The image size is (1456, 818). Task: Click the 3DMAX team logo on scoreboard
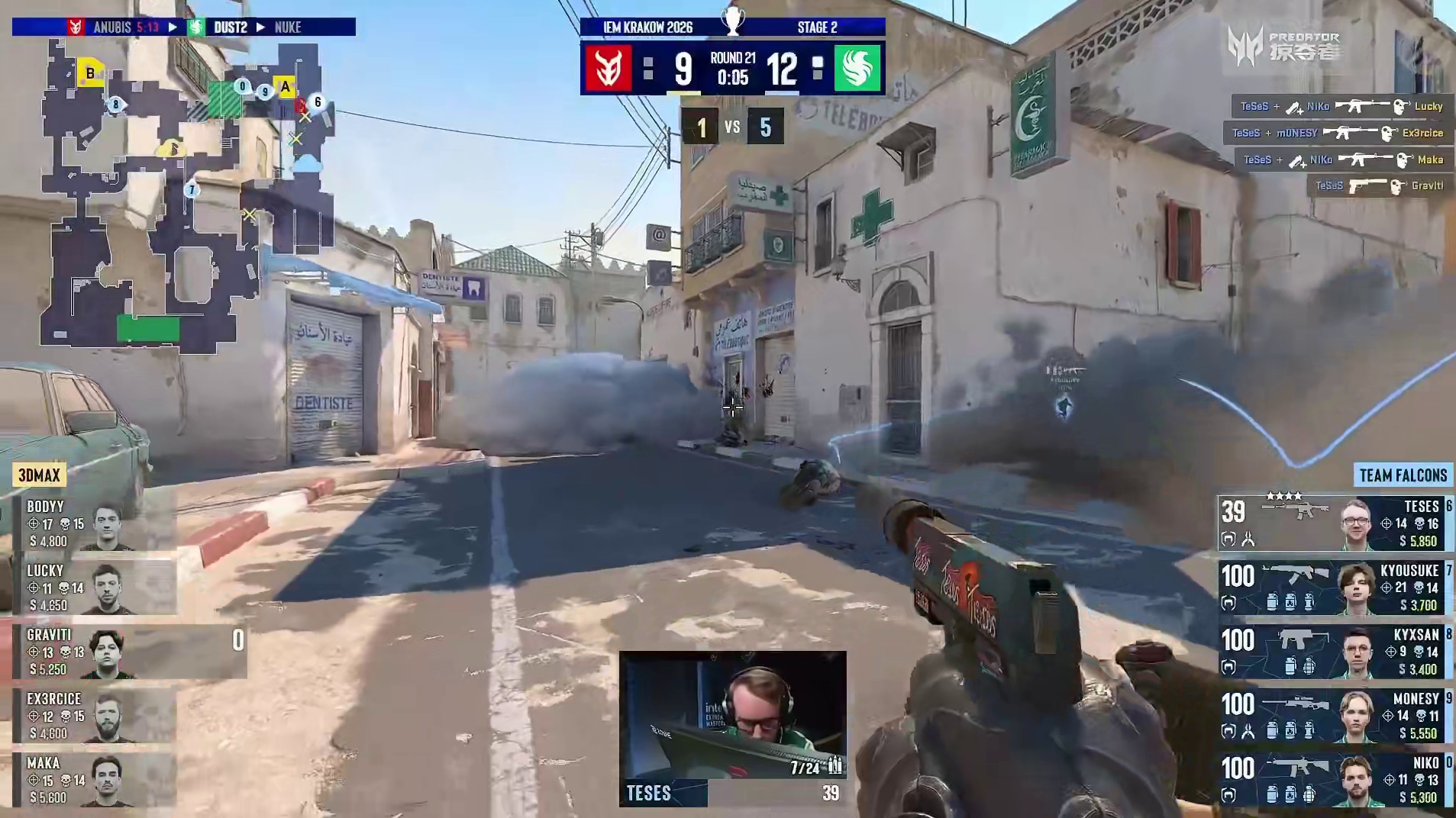pyautogui.click(x=609, y=68)
